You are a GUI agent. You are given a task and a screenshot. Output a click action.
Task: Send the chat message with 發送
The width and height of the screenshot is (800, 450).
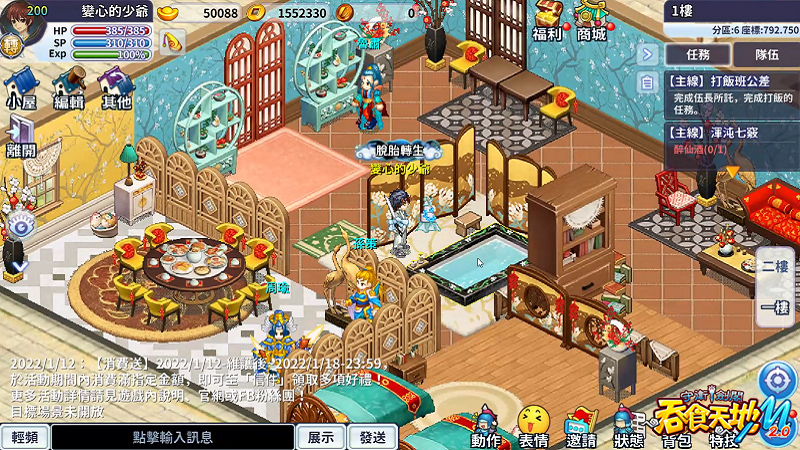tap(373, 437)
